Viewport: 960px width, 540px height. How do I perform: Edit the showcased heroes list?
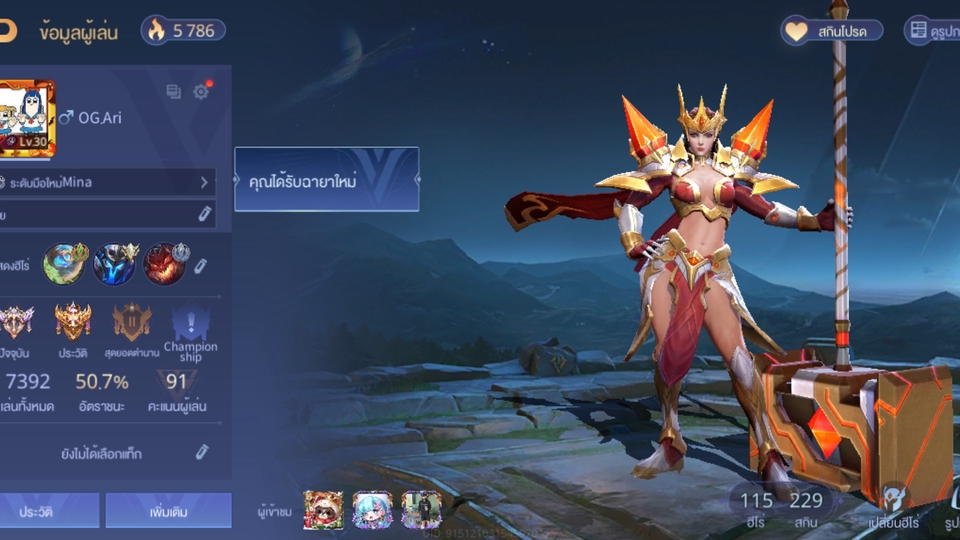point(201,265)
